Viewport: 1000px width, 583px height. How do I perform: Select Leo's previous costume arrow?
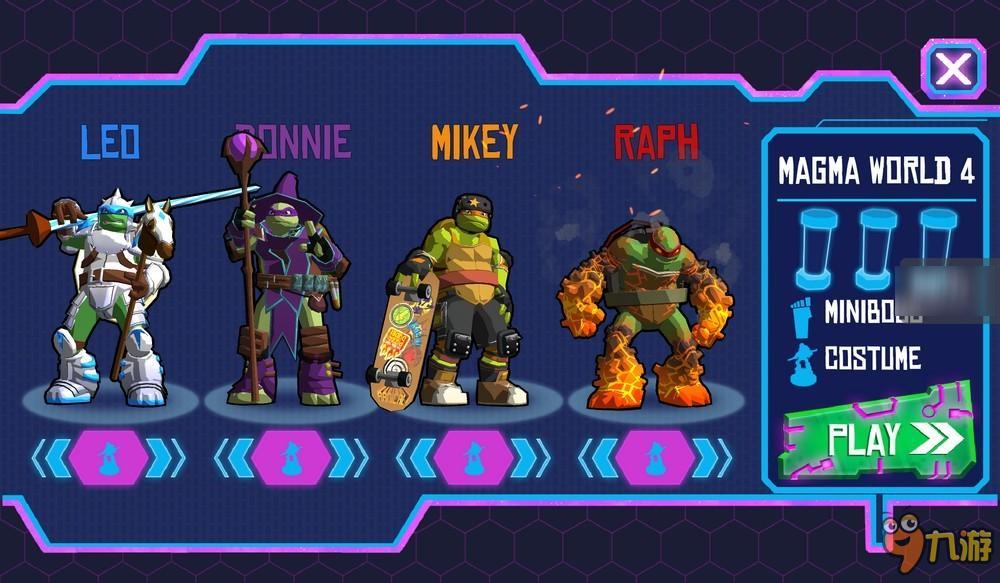(x=49, y=458)
